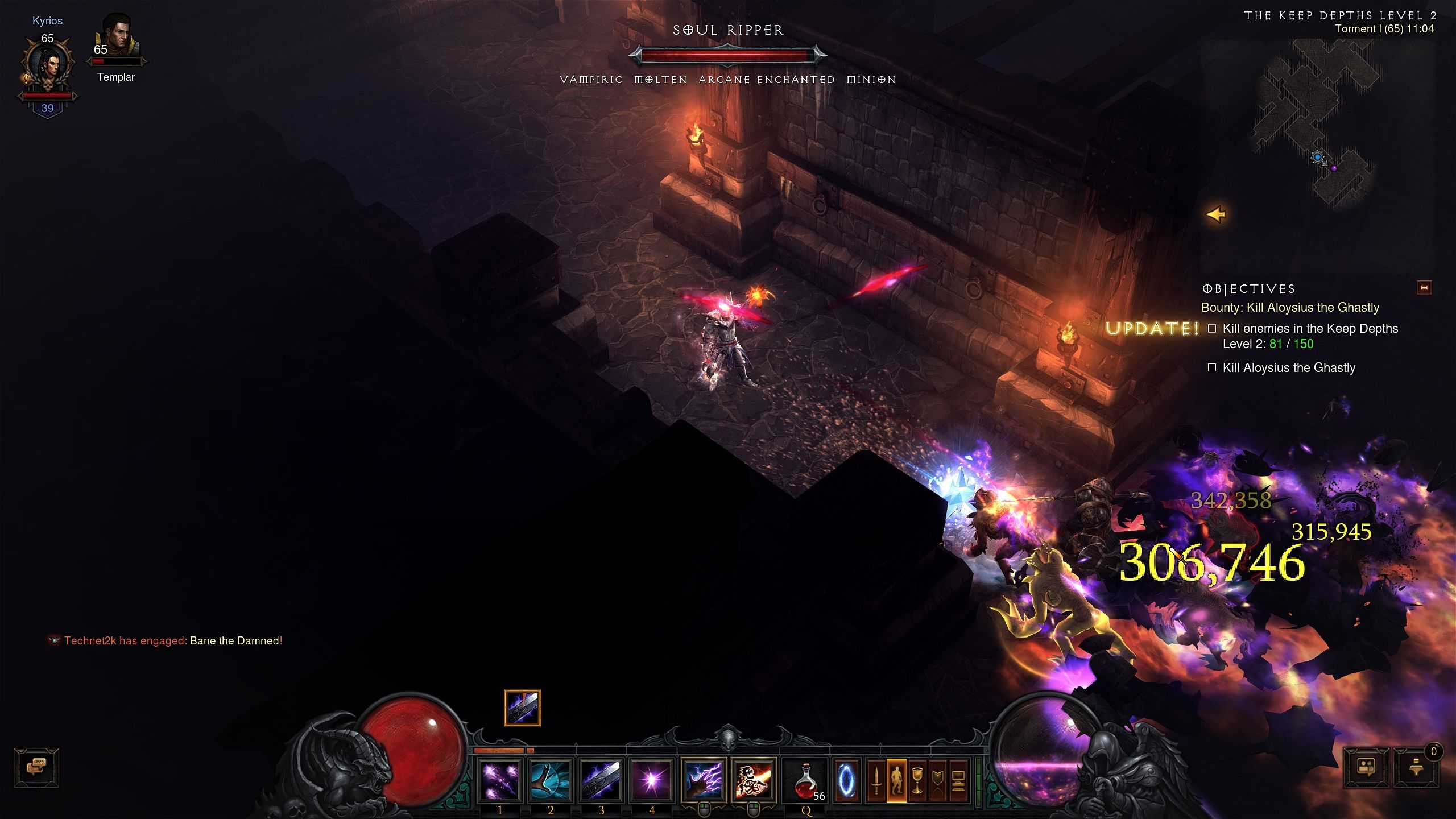The width and height of the screenshot is (1456, 819).
Task: Select the fiery skeleton beam skill
Action: tap(754, 779)
